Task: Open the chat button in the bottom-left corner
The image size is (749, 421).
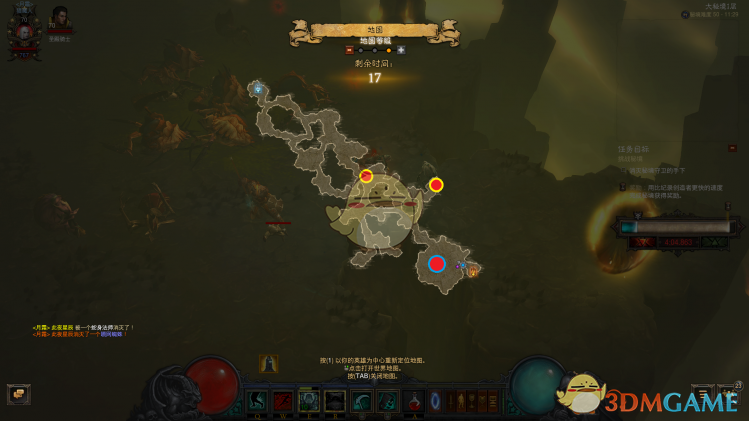Action: (x=18, y=393)
